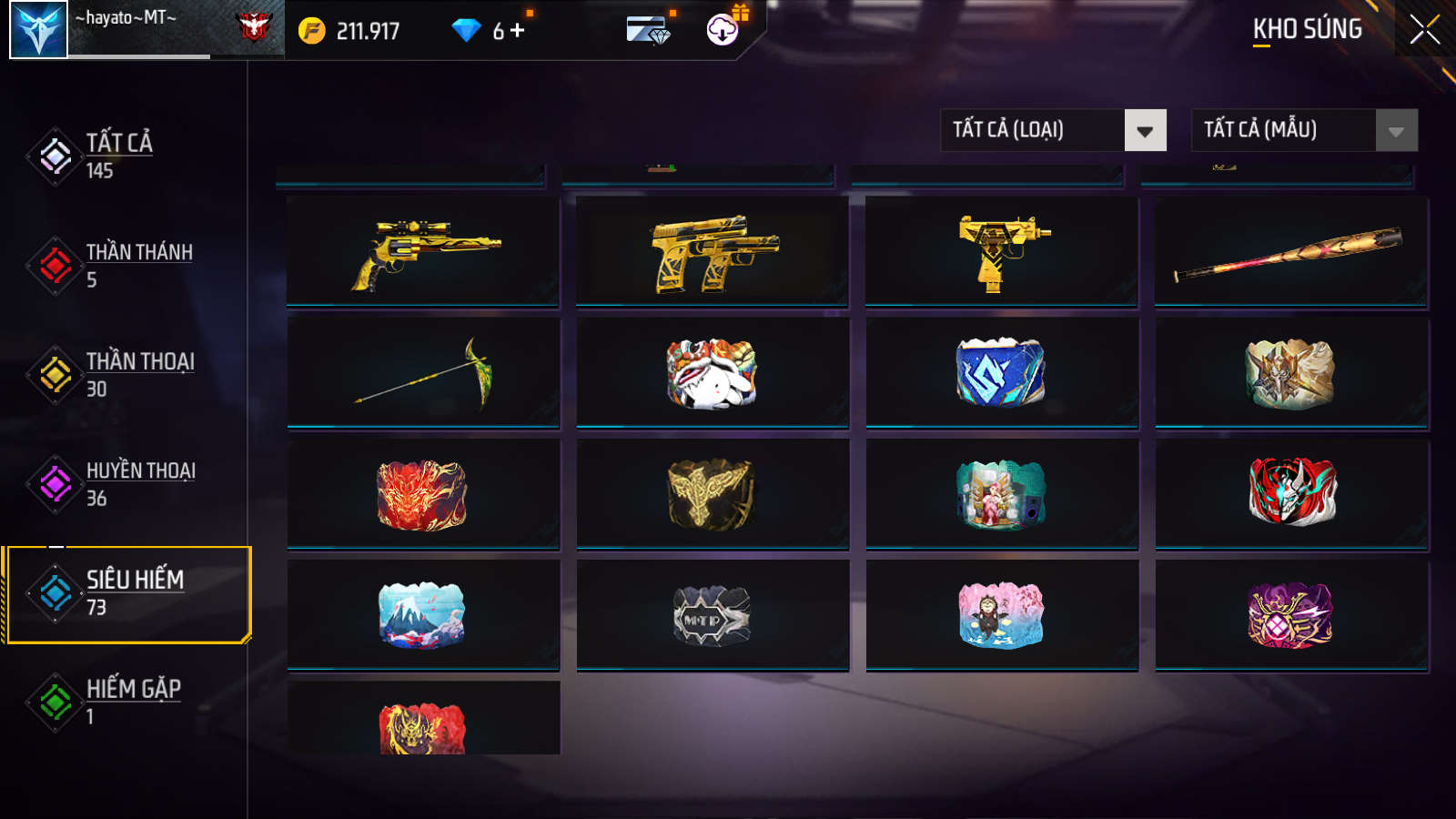Open the cloud download icon
The height and width of the screenshot is (819, 1456).
(x=723, y=30)
